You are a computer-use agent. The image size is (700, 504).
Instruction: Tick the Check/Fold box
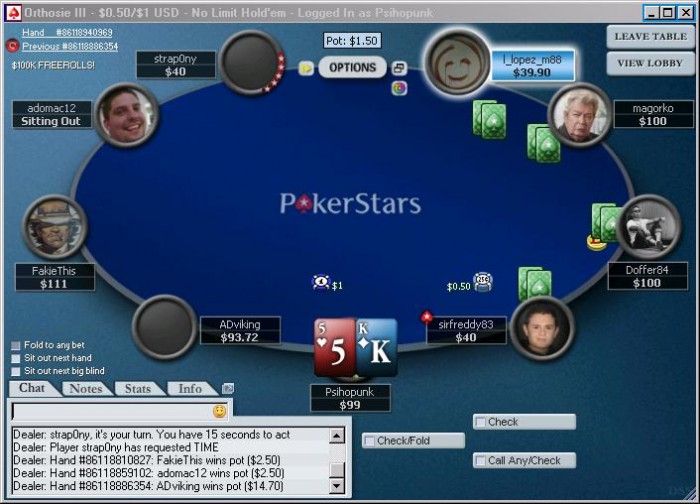[x=369, y=441]
